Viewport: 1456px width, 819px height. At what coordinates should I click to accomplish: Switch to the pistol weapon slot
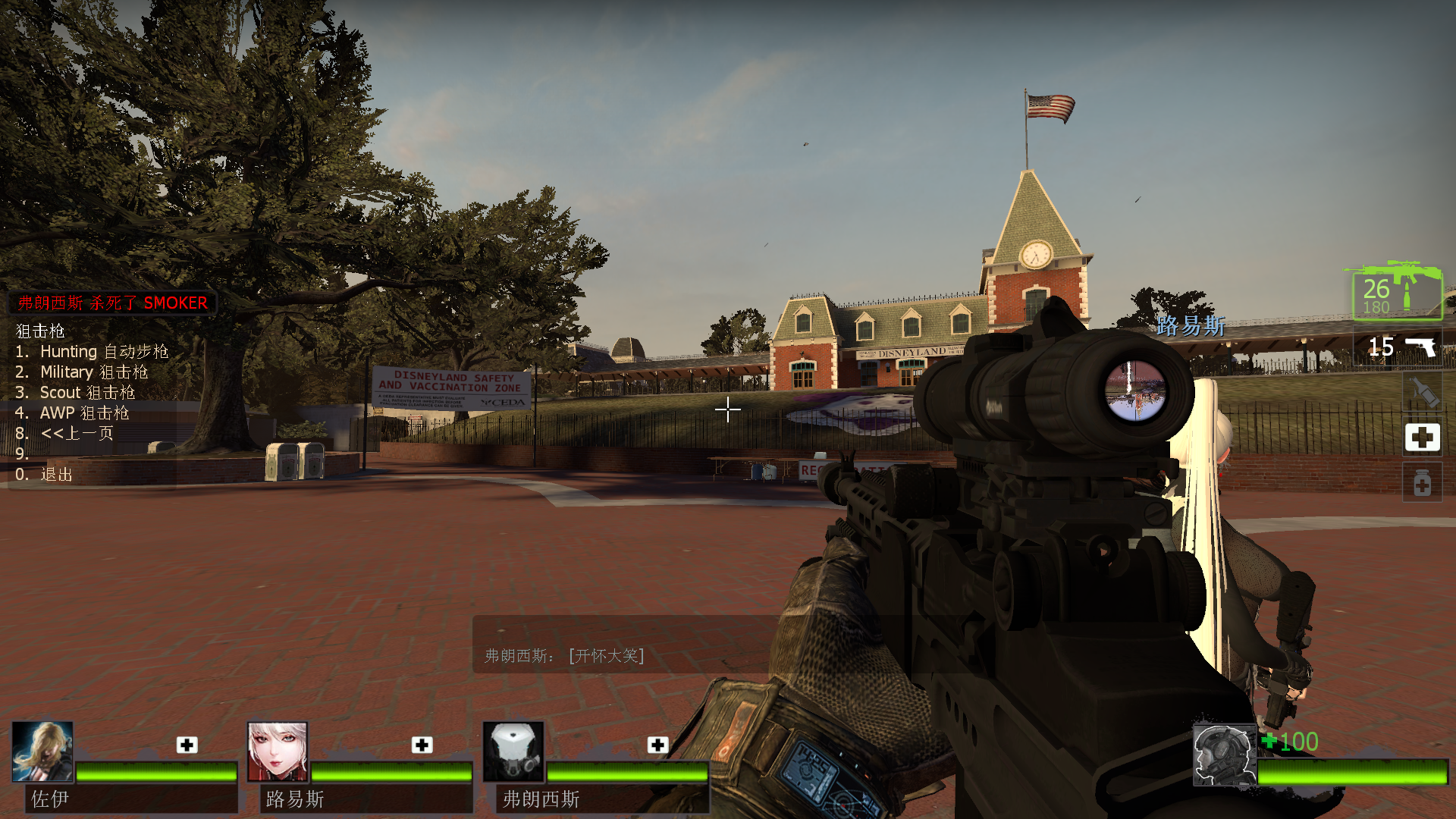pos(1400,347)
